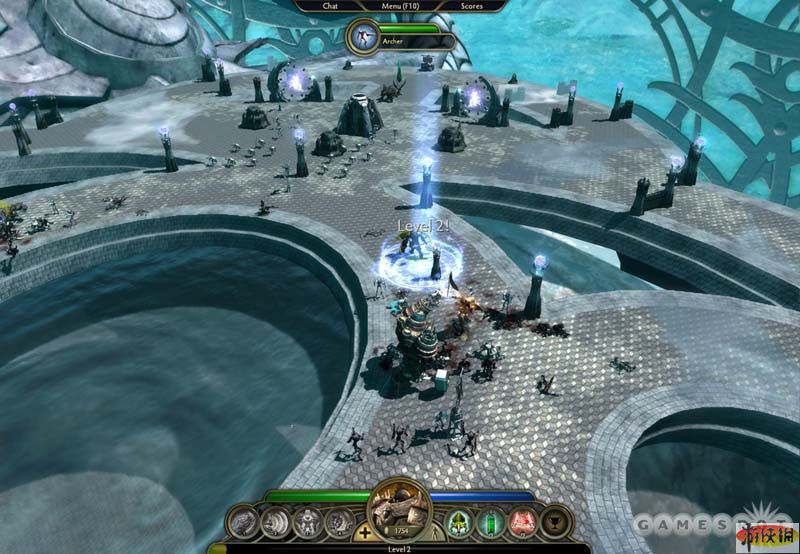Screen dimensions: 800x554
Task: Activate the green mask item slot
Action: click(x=460, y=521)
